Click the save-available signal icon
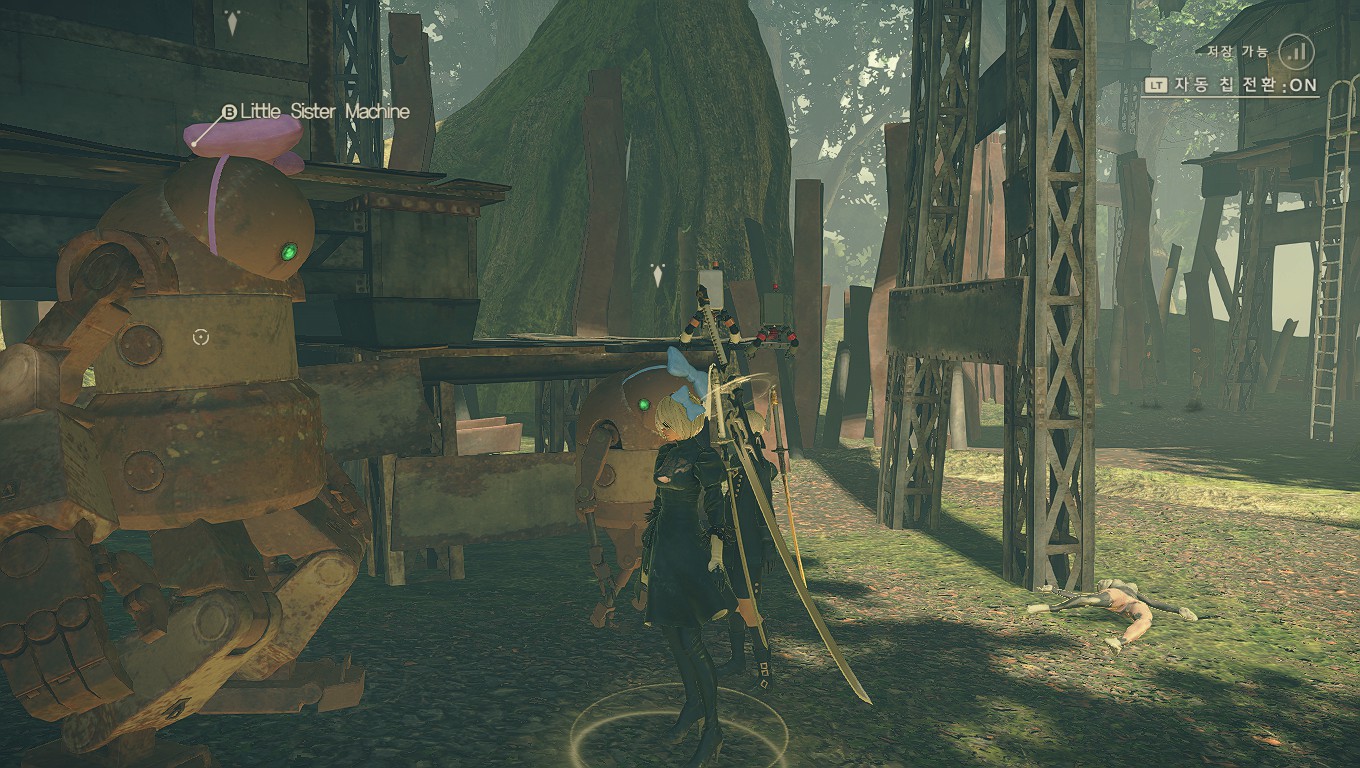Image resolution: width=1360 pixels, height=768 pixels. (1296, 49)
